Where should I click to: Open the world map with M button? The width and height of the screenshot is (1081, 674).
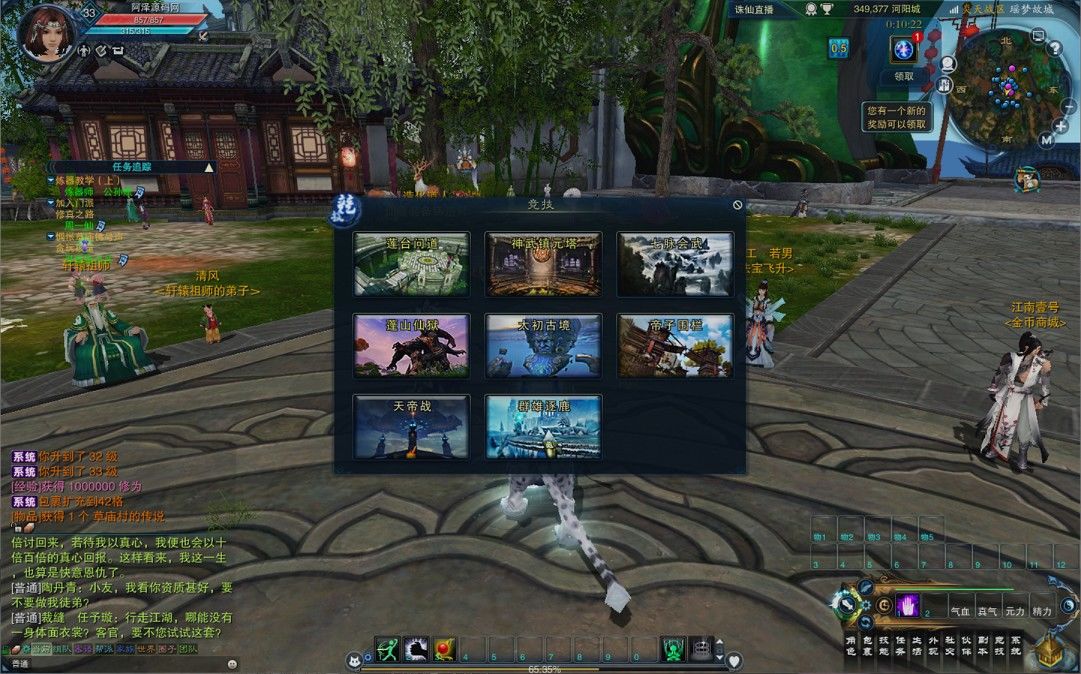(x=1046, y=140)
